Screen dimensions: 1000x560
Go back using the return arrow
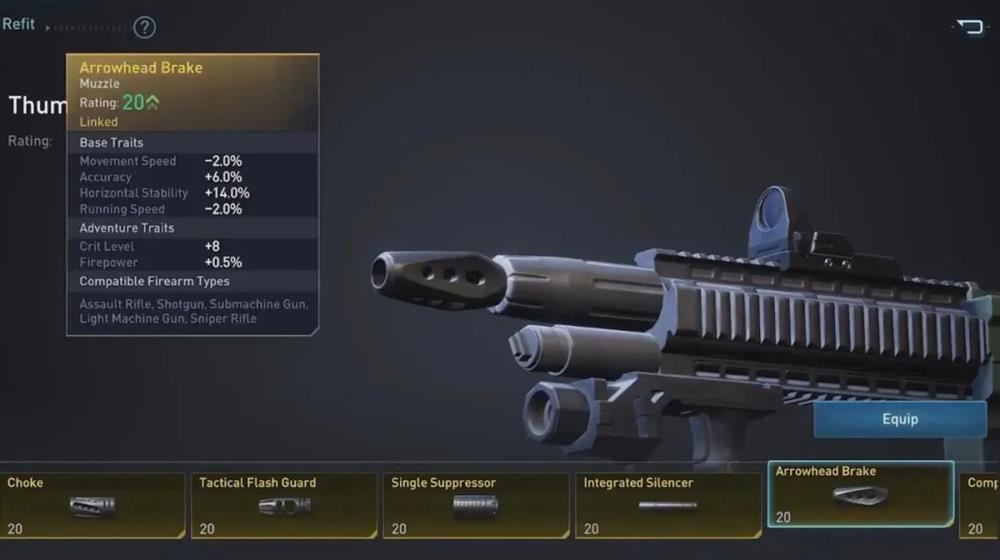970,27
